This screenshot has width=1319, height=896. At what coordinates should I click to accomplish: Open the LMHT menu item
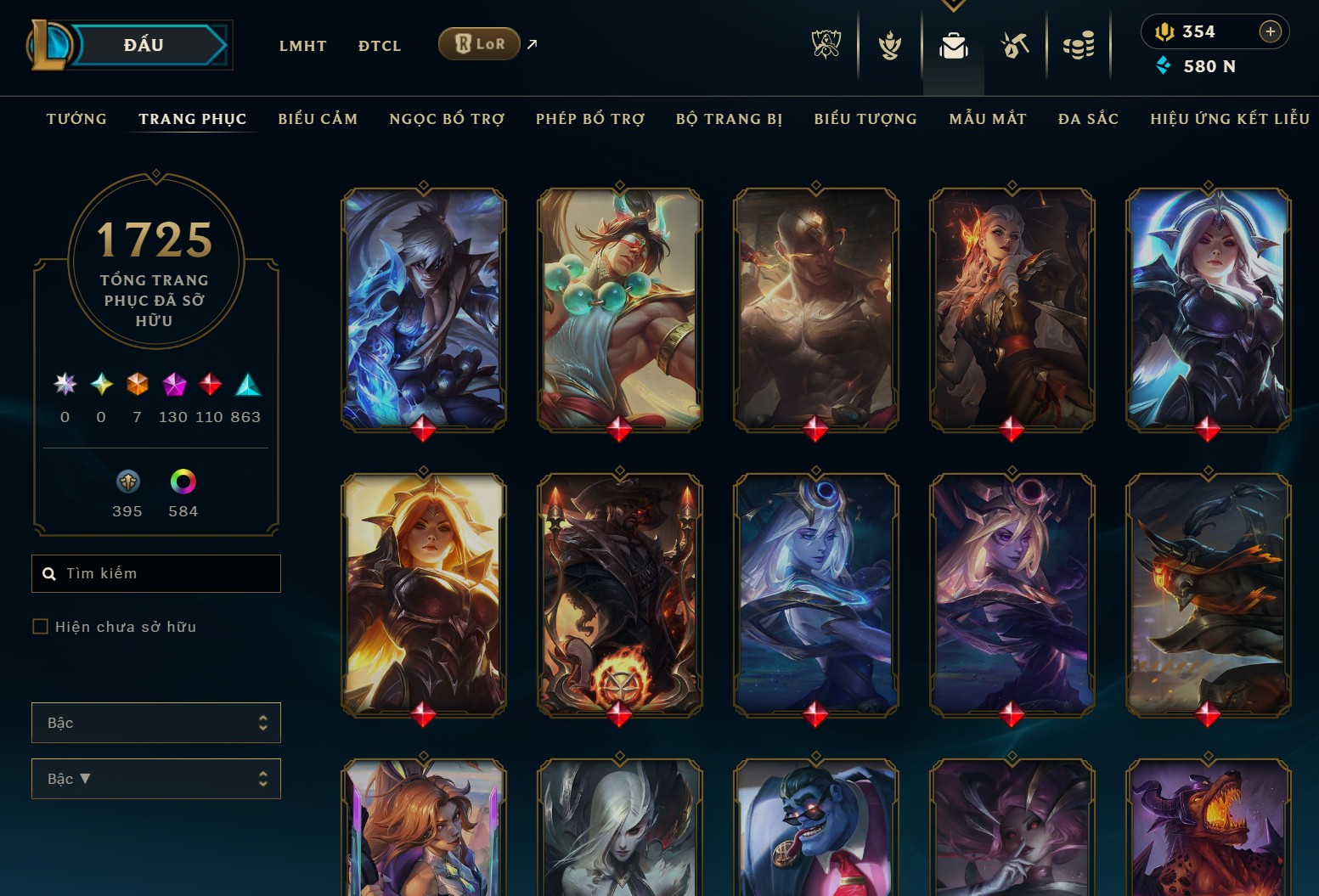[x=303, y=45]
